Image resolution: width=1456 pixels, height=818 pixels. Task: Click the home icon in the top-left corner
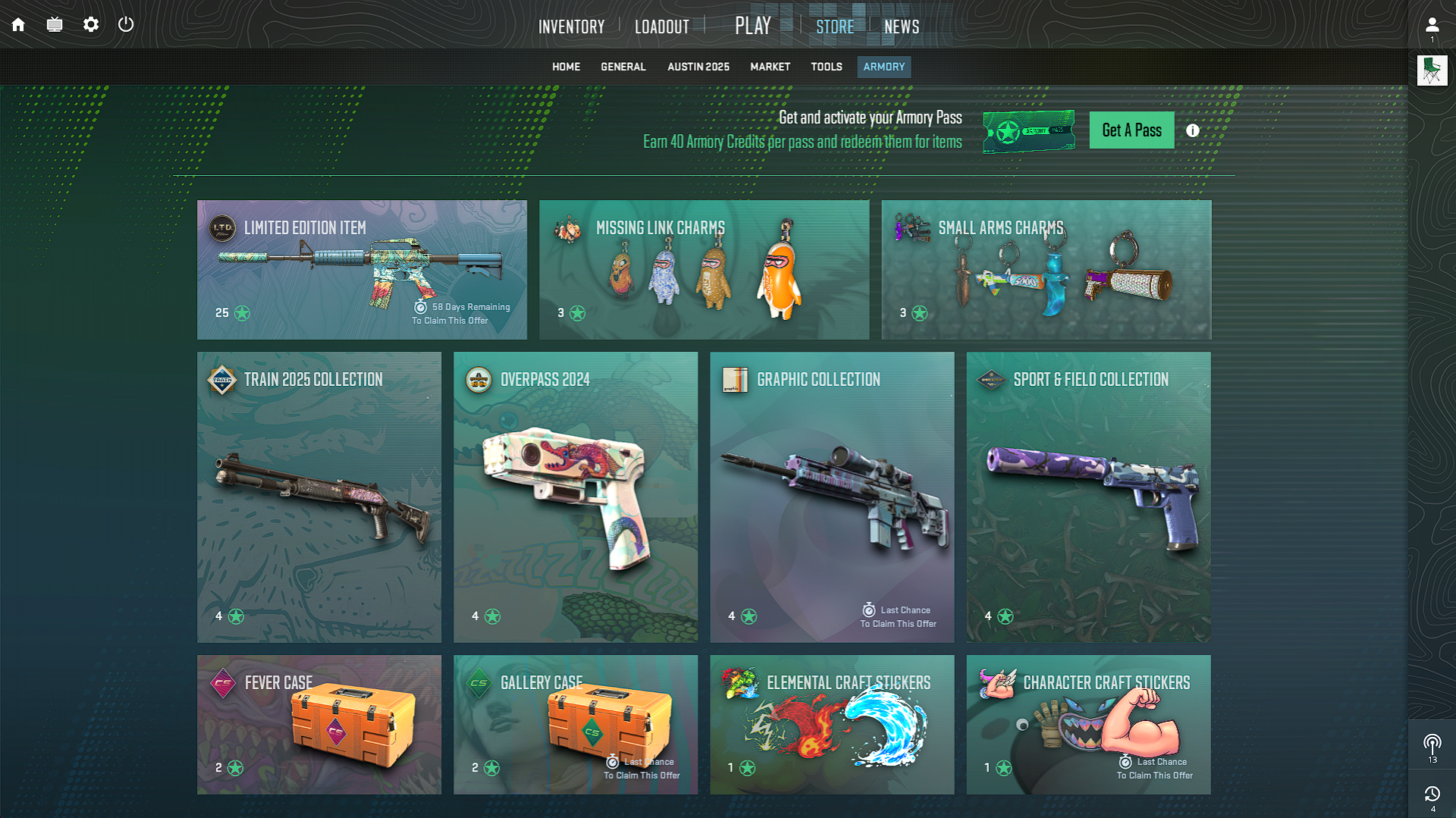pyautogui.click(x=17, y=24)
